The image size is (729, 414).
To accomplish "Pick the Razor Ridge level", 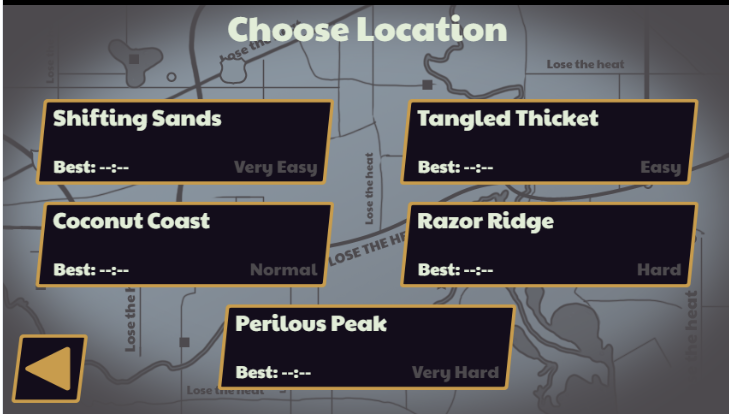I will 549,245.
